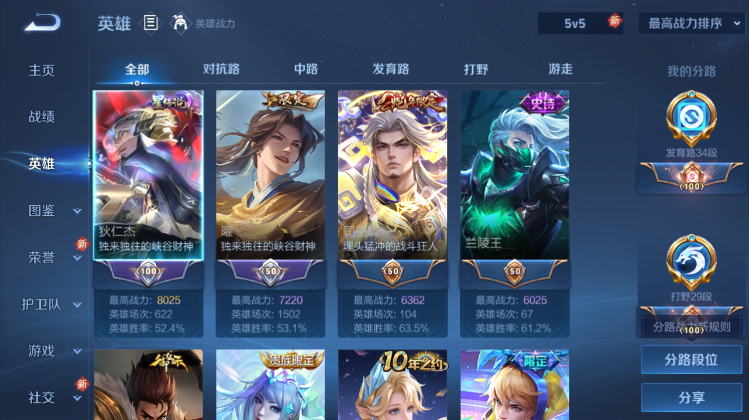
Task: Open the 5v5 mode selector
Action: (x=579, y=23)
